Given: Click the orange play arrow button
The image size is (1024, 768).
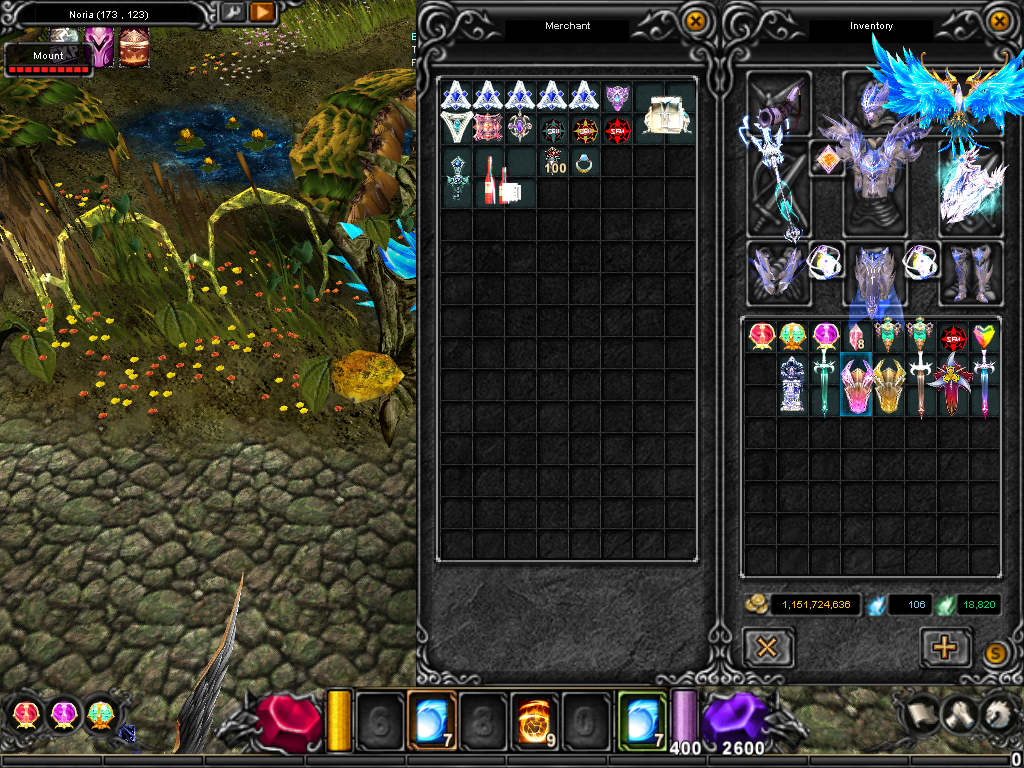Looking at the screenshot, I should [262, 12].
